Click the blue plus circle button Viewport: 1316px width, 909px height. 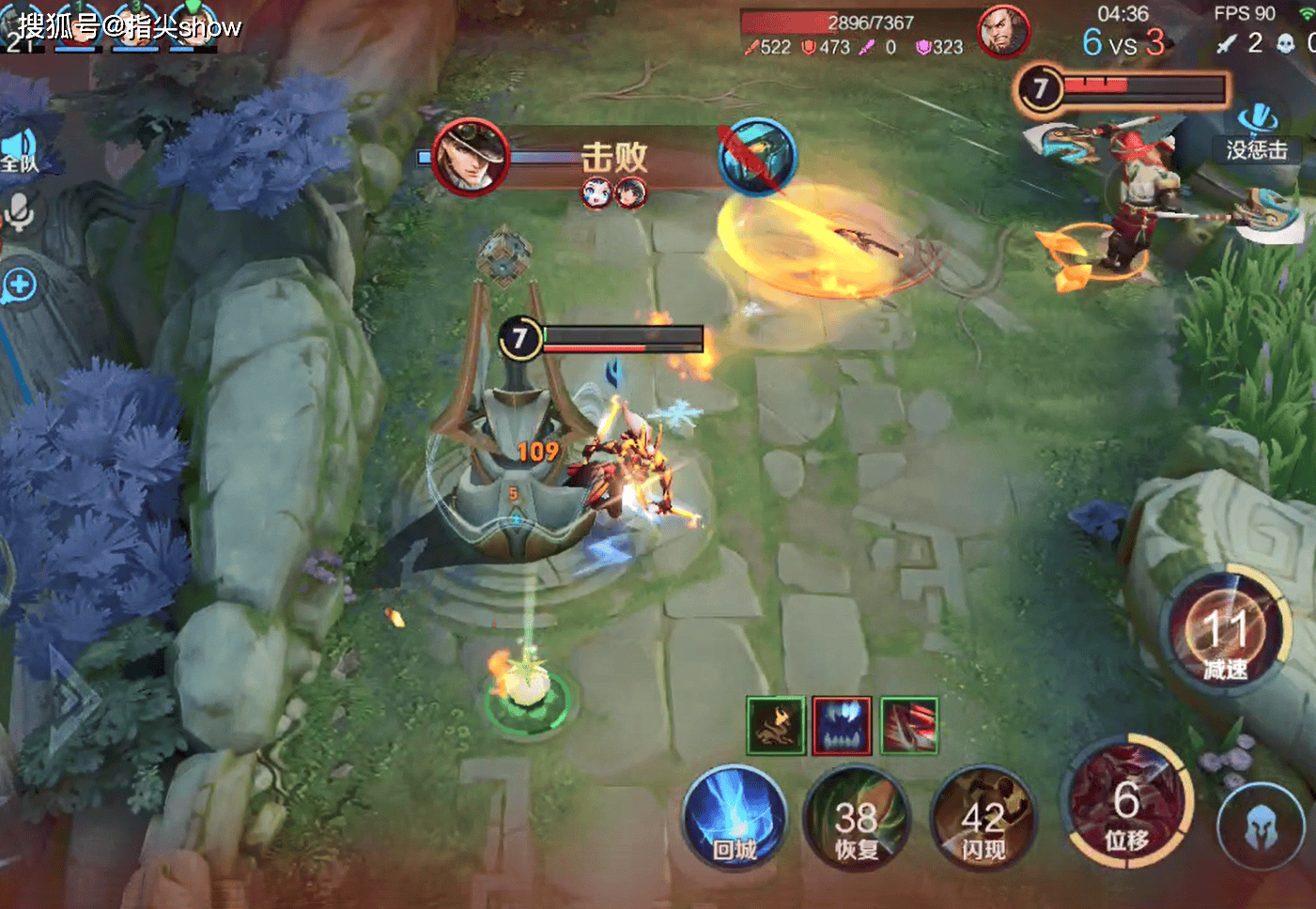tap(19, 284)
